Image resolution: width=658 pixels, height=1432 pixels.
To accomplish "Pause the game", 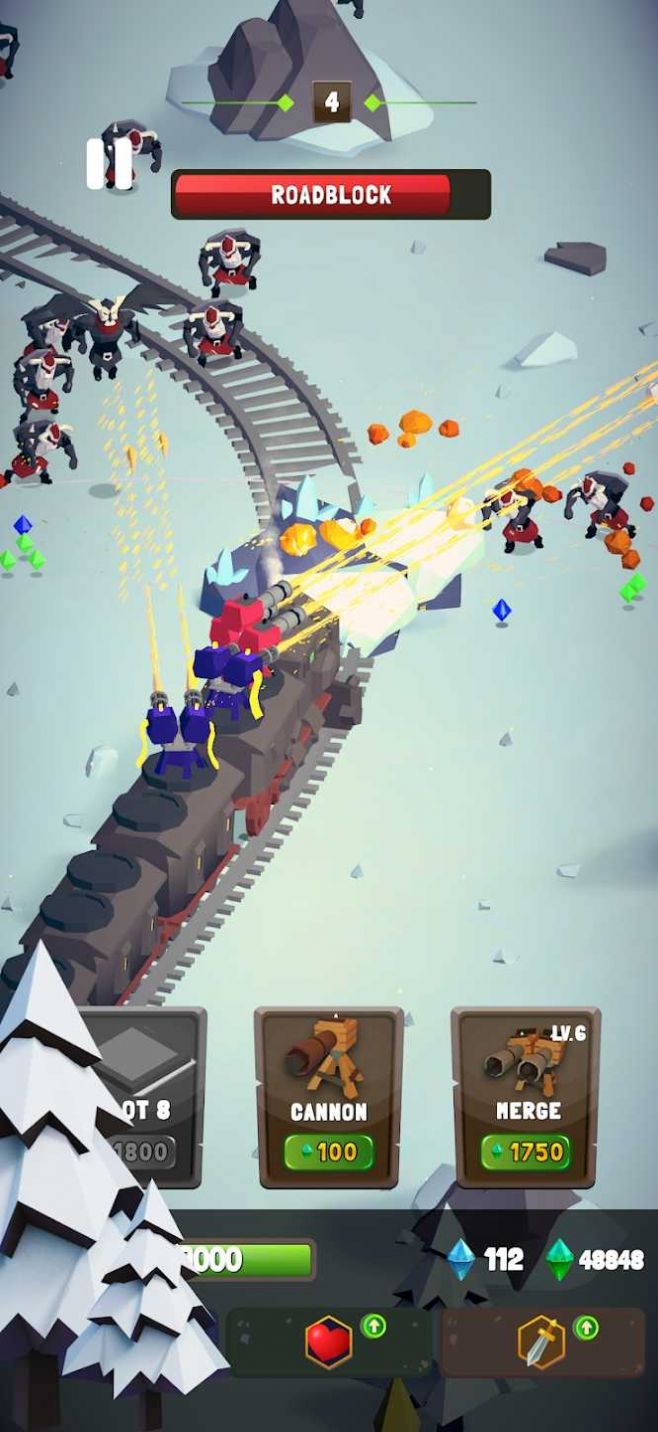I will [x=109, y=164].
